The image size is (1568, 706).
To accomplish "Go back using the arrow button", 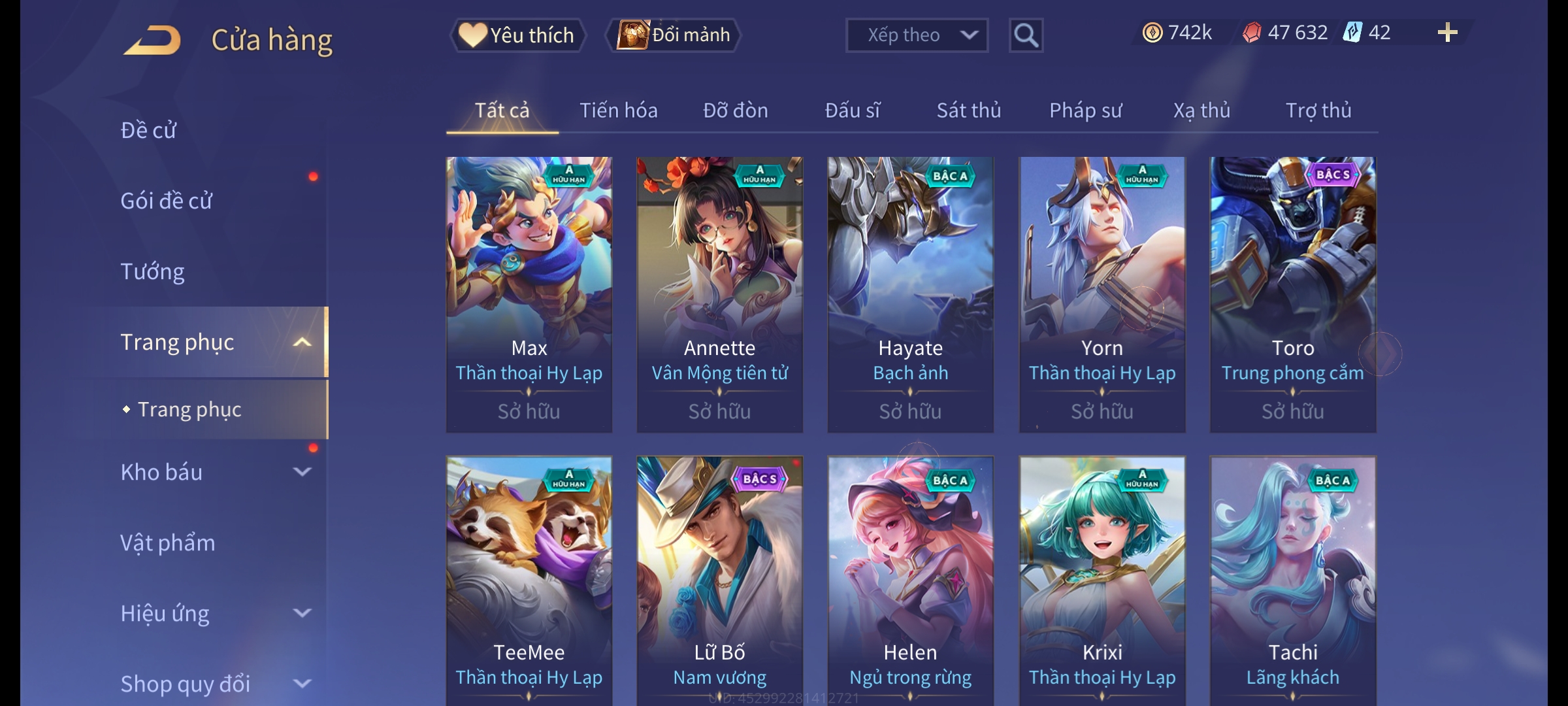I will 152,40.
